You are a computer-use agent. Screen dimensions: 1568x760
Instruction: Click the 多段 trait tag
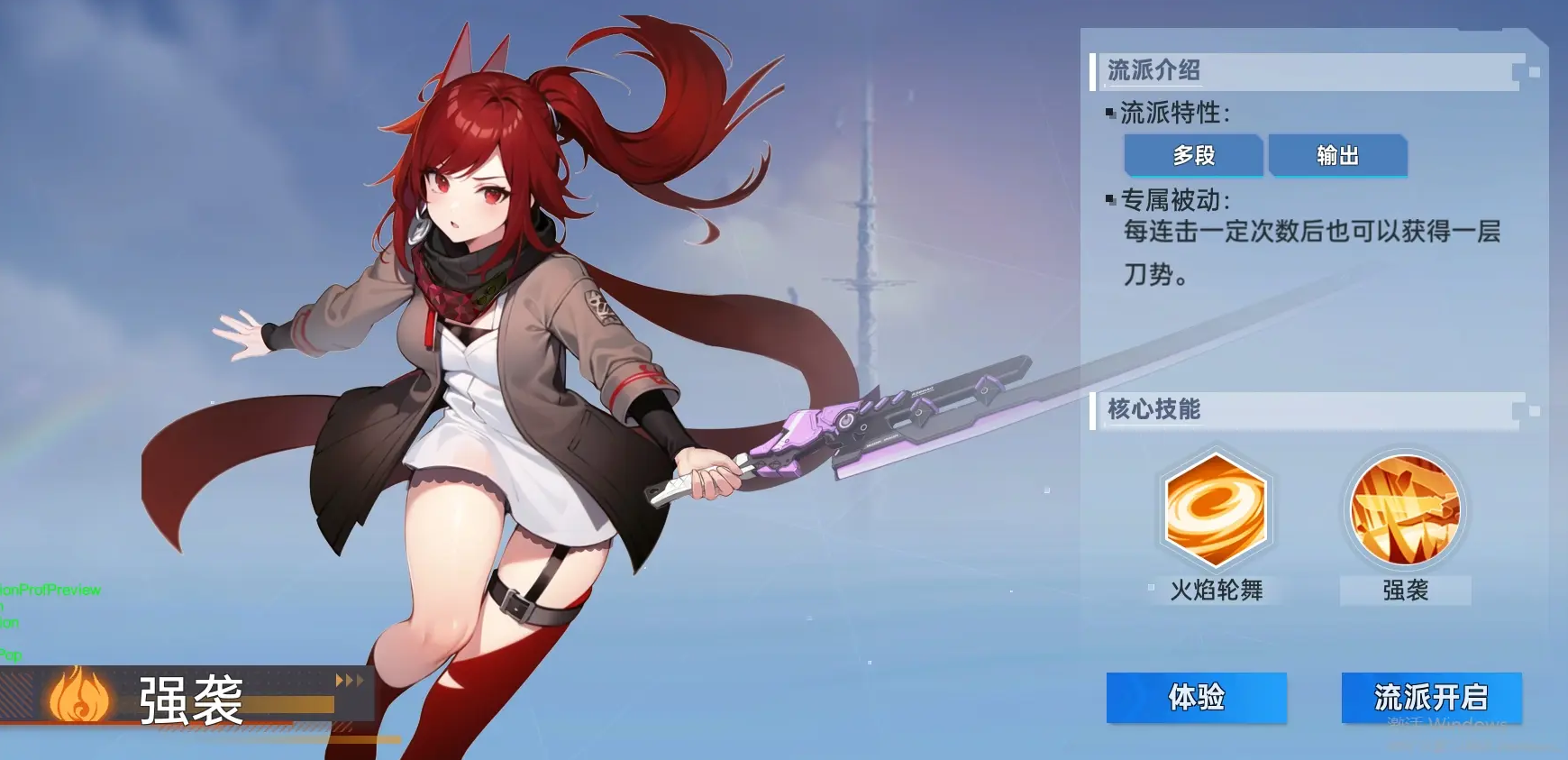click(x=1193, y=155)
